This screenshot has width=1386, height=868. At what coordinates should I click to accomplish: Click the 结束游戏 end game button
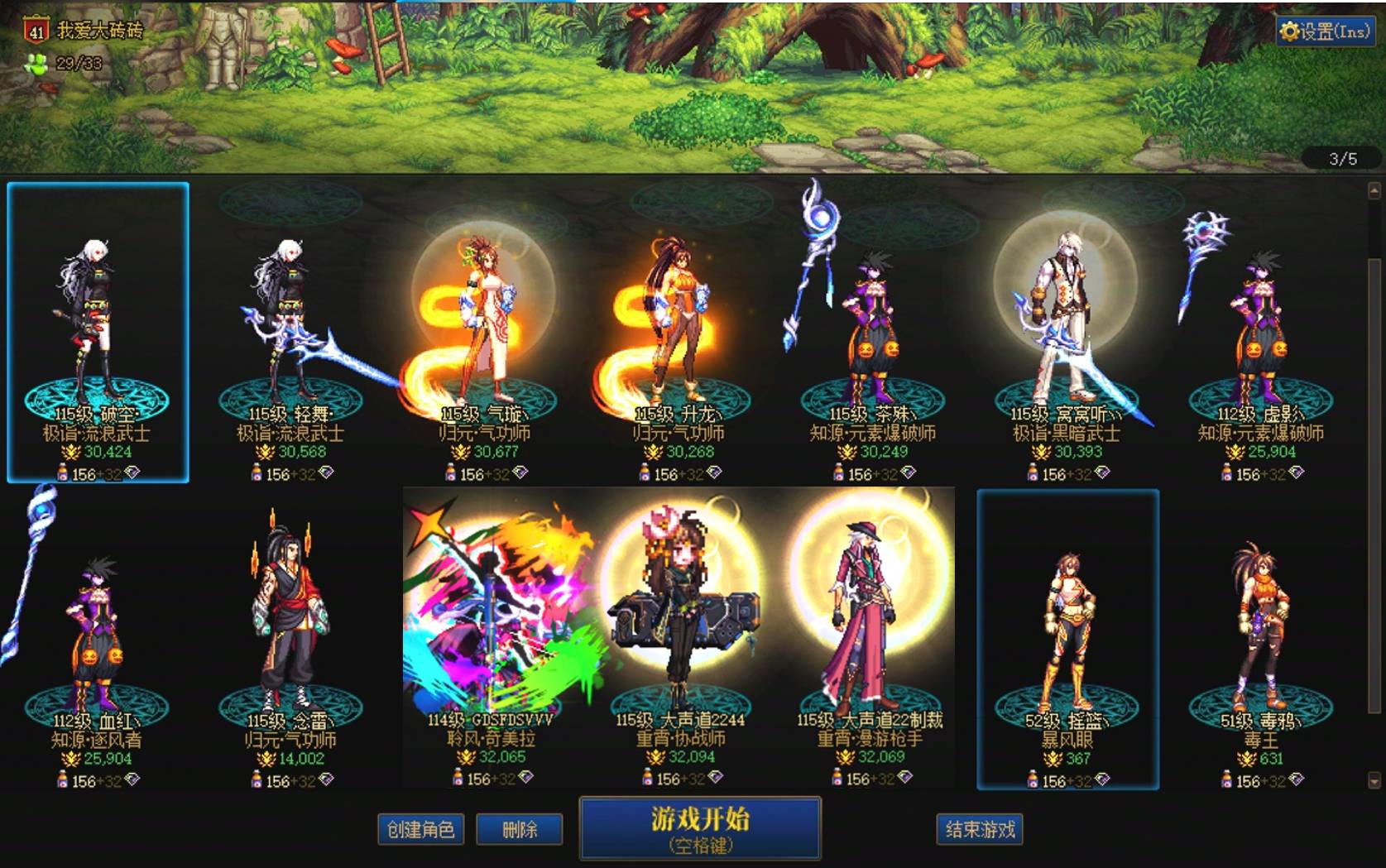click(979, 829)
